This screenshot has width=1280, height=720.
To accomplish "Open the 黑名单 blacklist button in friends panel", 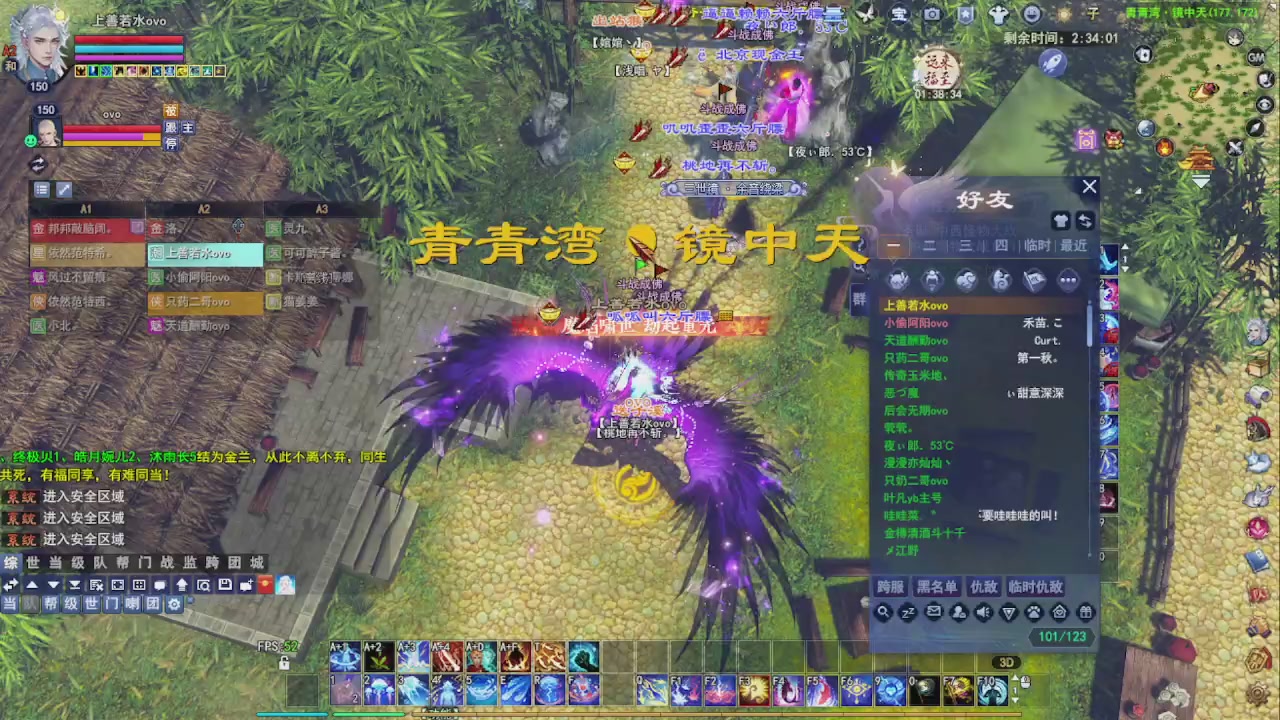I will point(936,587).
